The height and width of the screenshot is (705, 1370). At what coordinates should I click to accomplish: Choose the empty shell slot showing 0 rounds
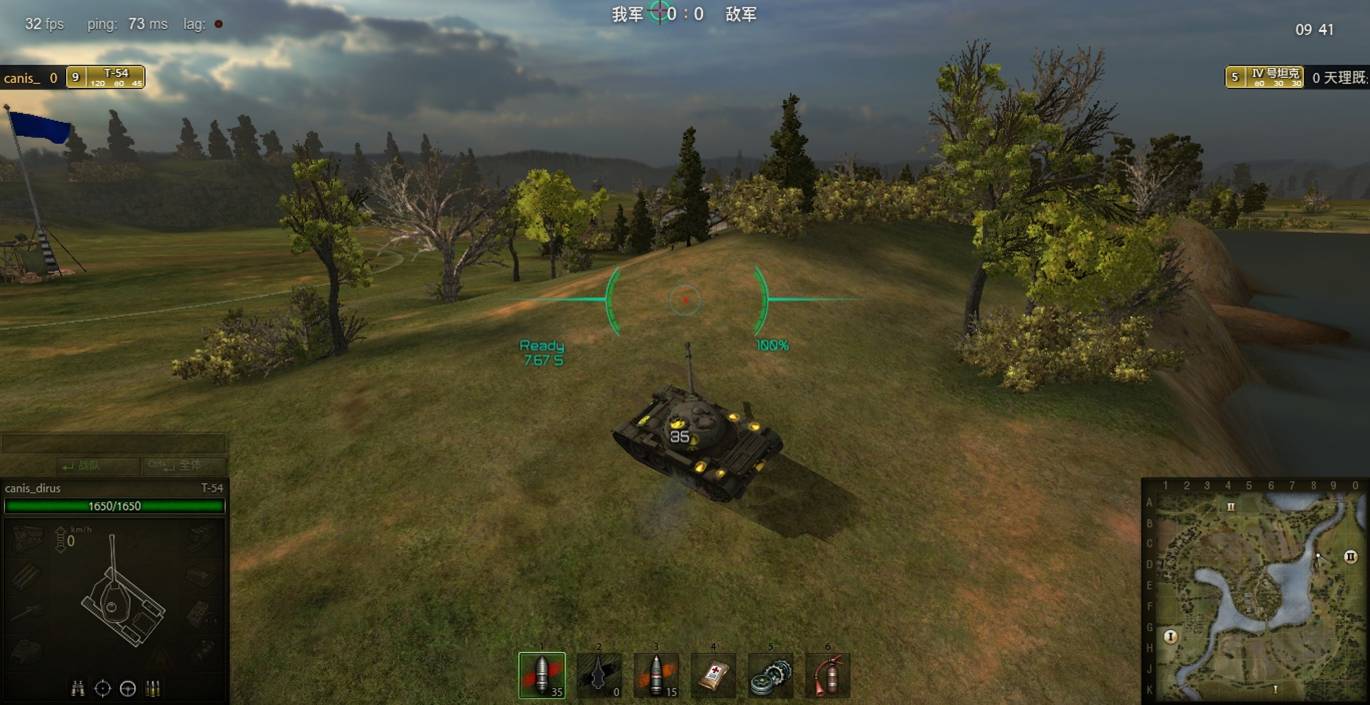599,675
